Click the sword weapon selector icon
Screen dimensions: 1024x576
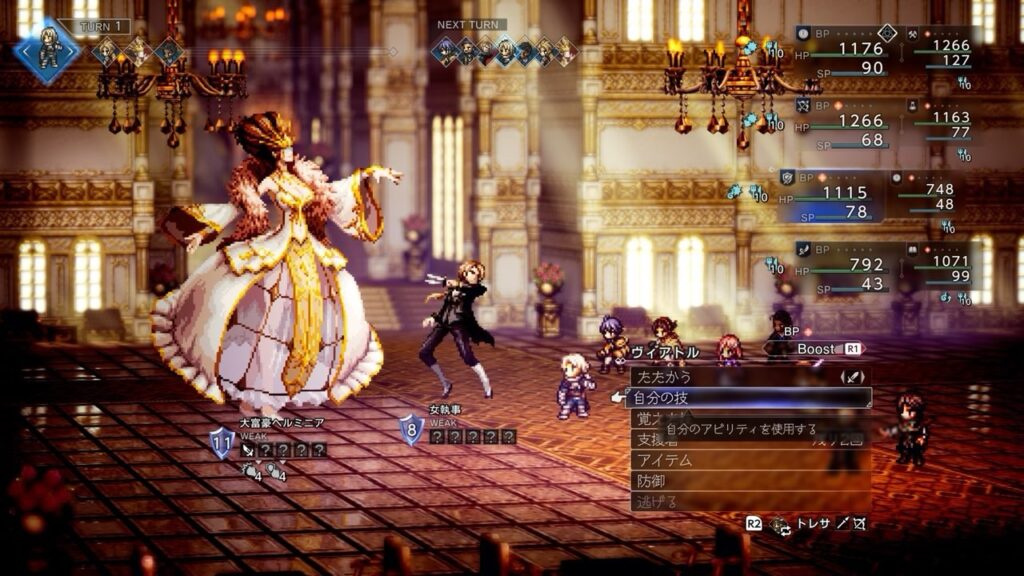(x=852, y=377)
